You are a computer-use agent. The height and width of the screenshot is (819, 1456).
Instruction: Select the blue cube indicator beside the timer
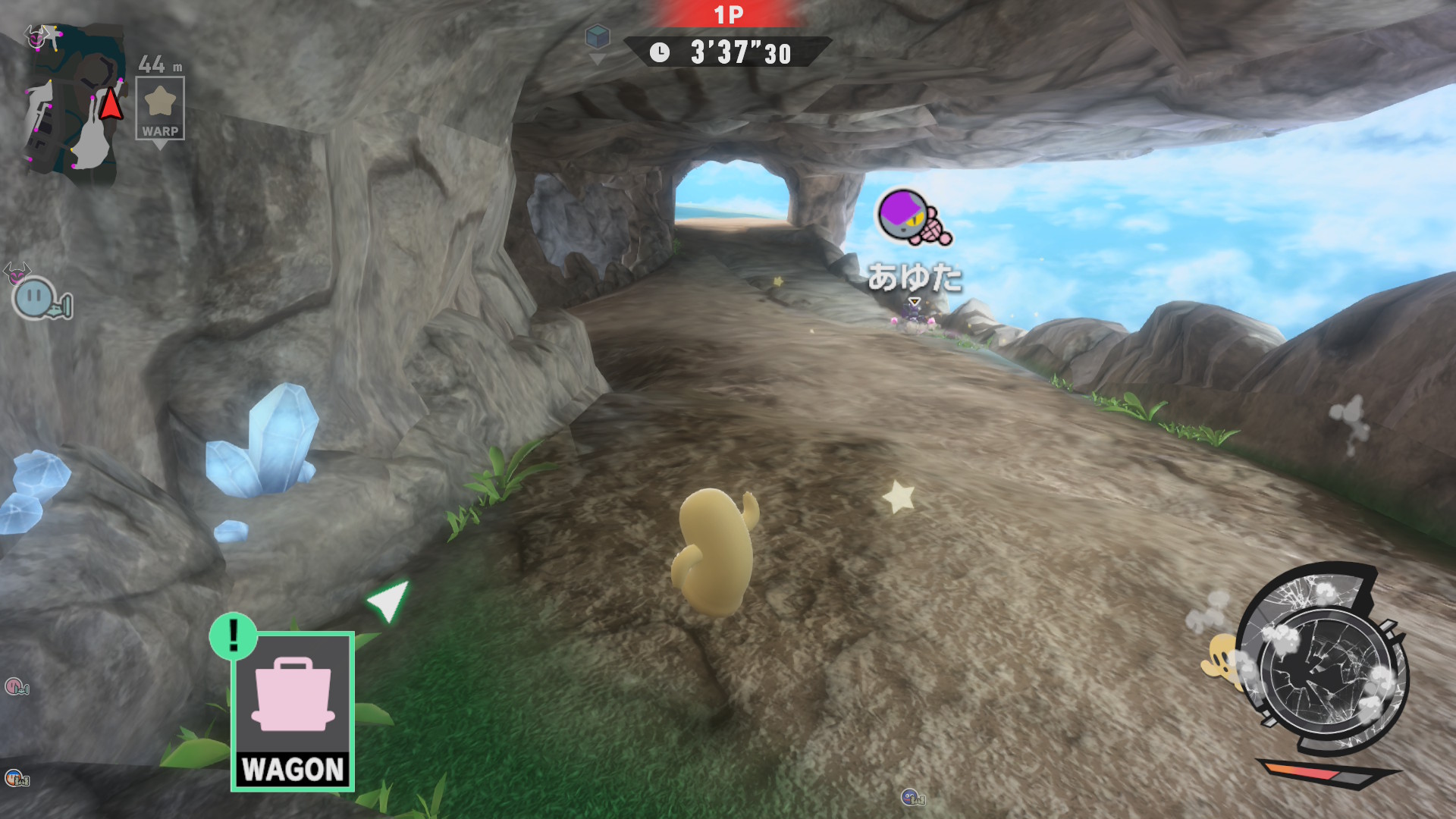click(598, 36)
